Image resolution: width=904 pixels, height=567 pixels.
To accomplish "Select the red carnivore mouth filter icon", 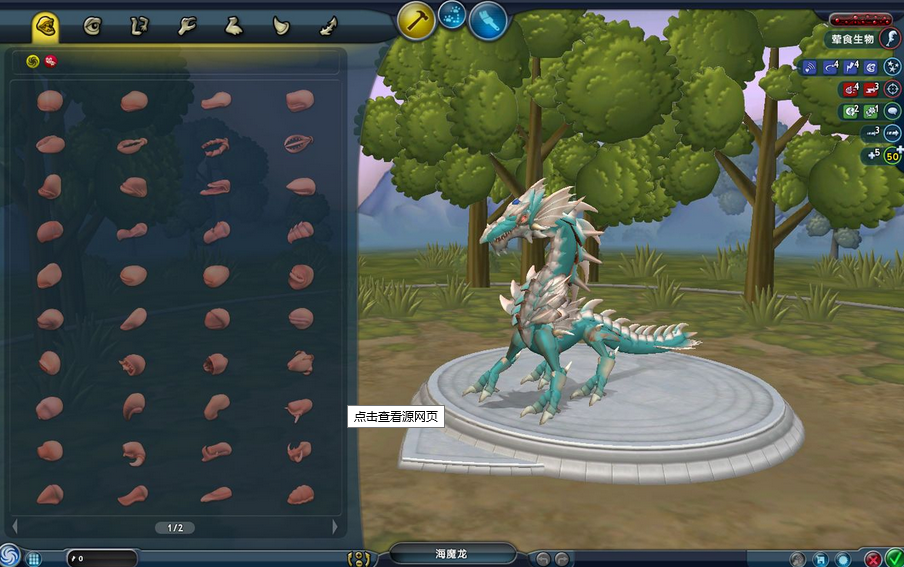I will tap(50, 61).
